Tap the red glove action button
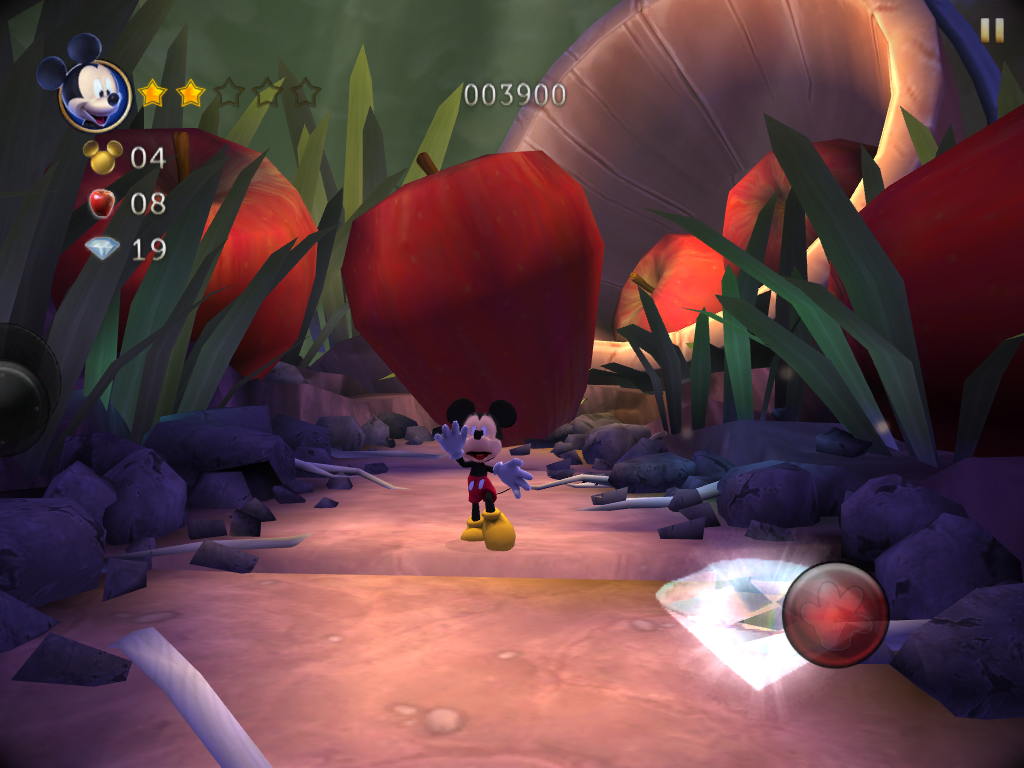Viewport: 1024px width, 768px height. [835, 614]
